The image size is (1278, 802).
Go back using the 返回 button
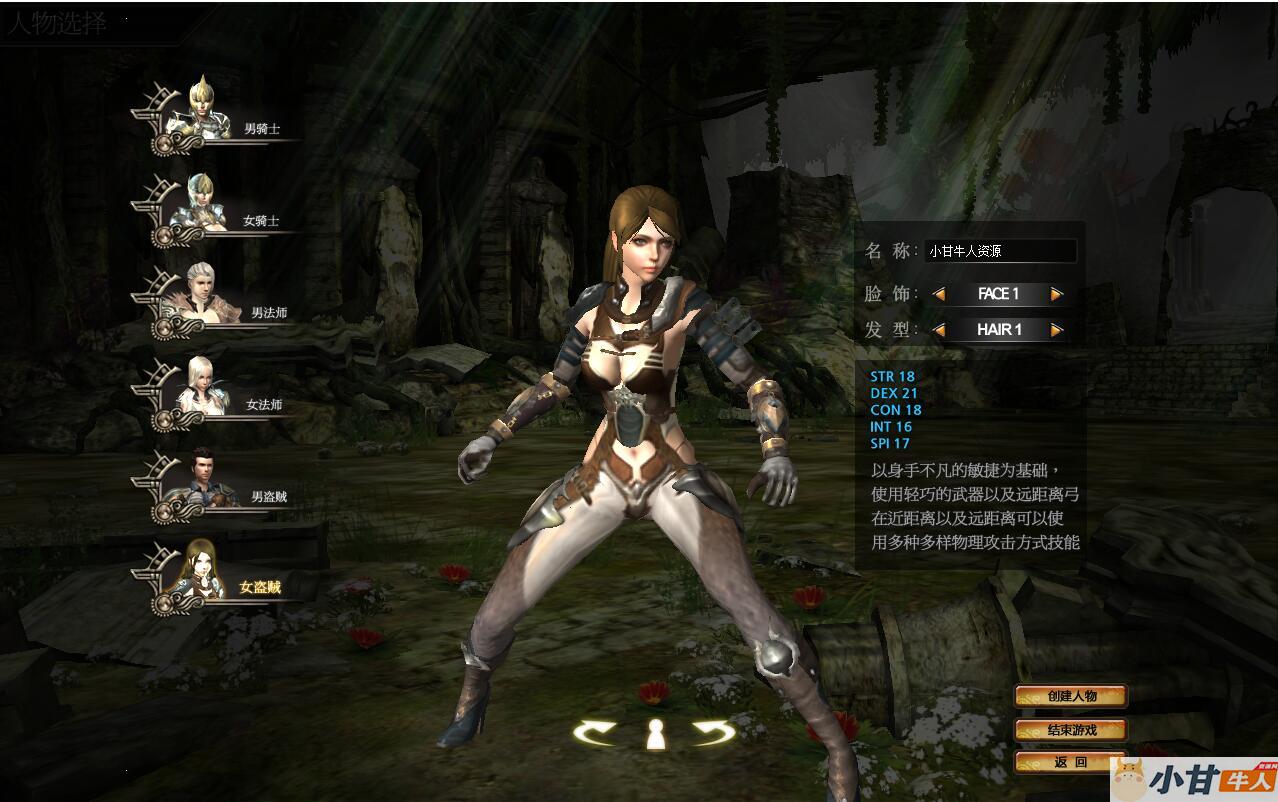pyautogui.click(x=1069, y=762)
